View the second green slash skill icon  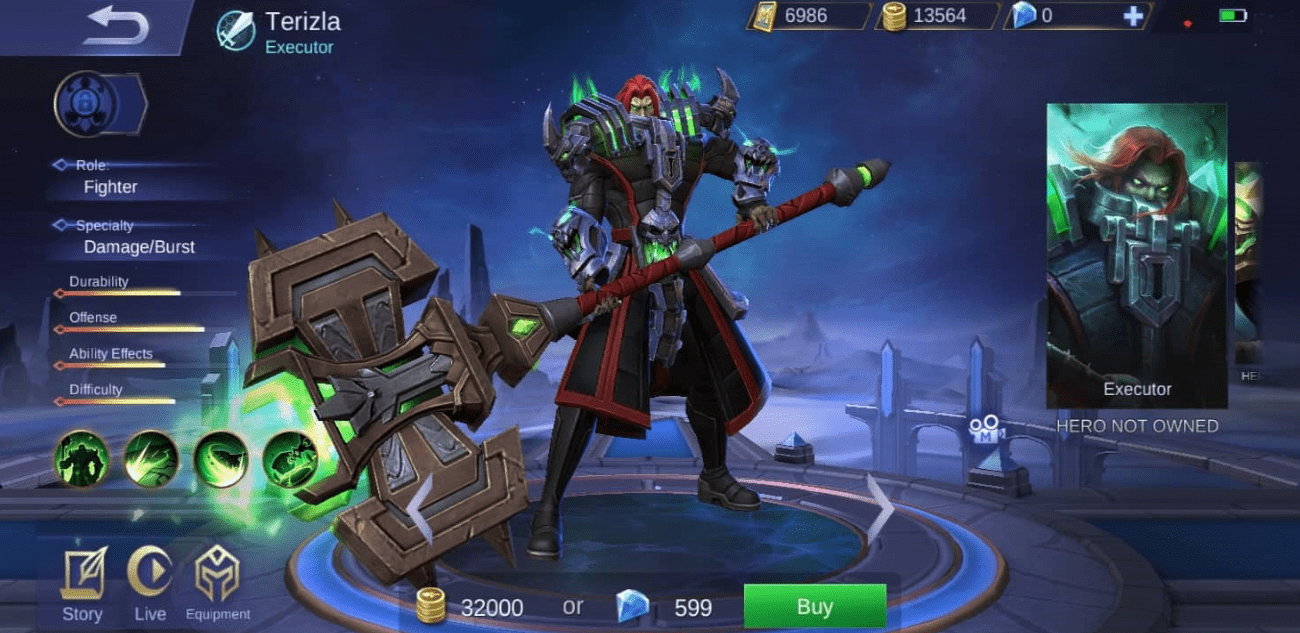point(151,459)
